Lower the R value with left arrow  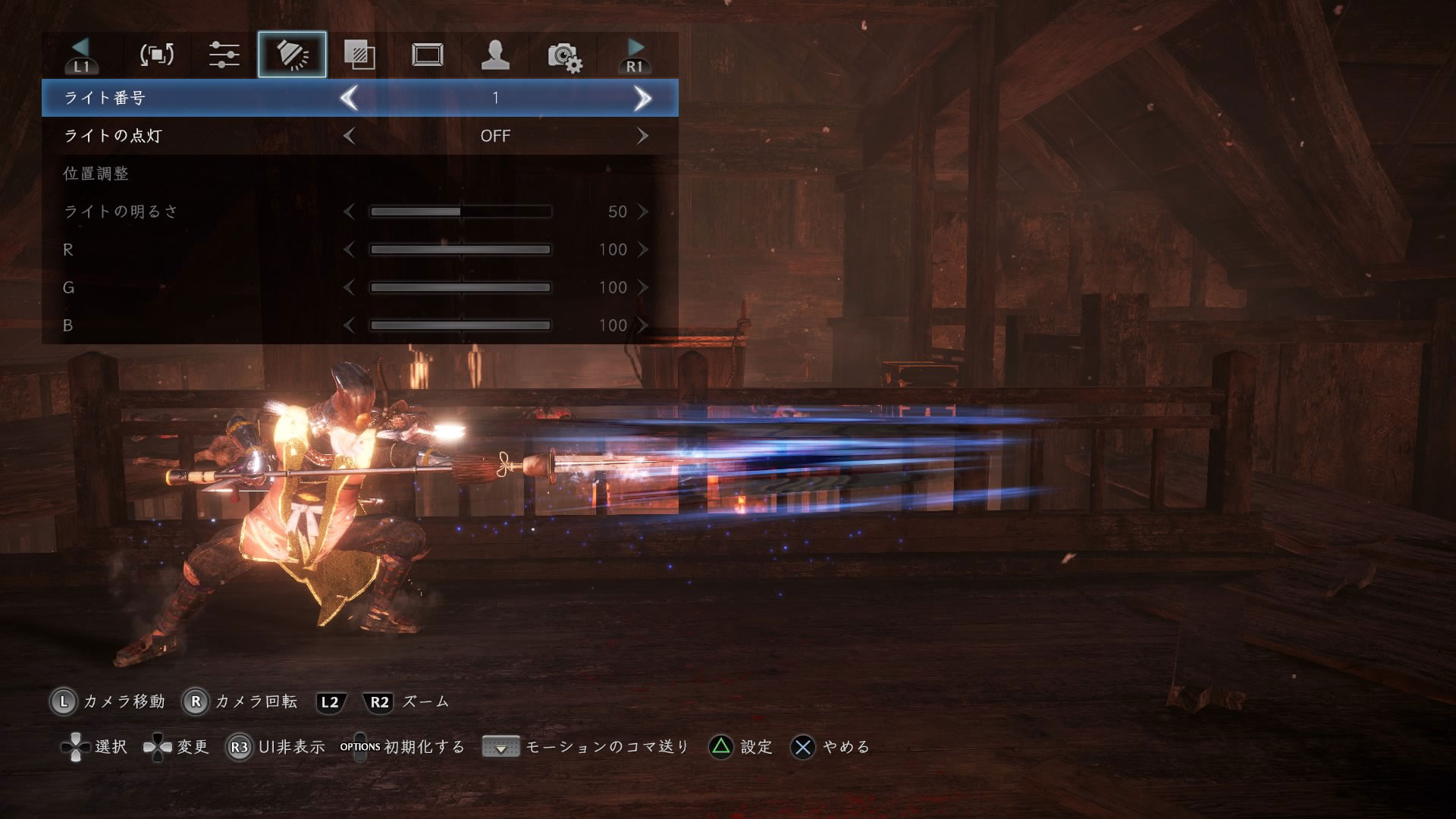point(349,249)
